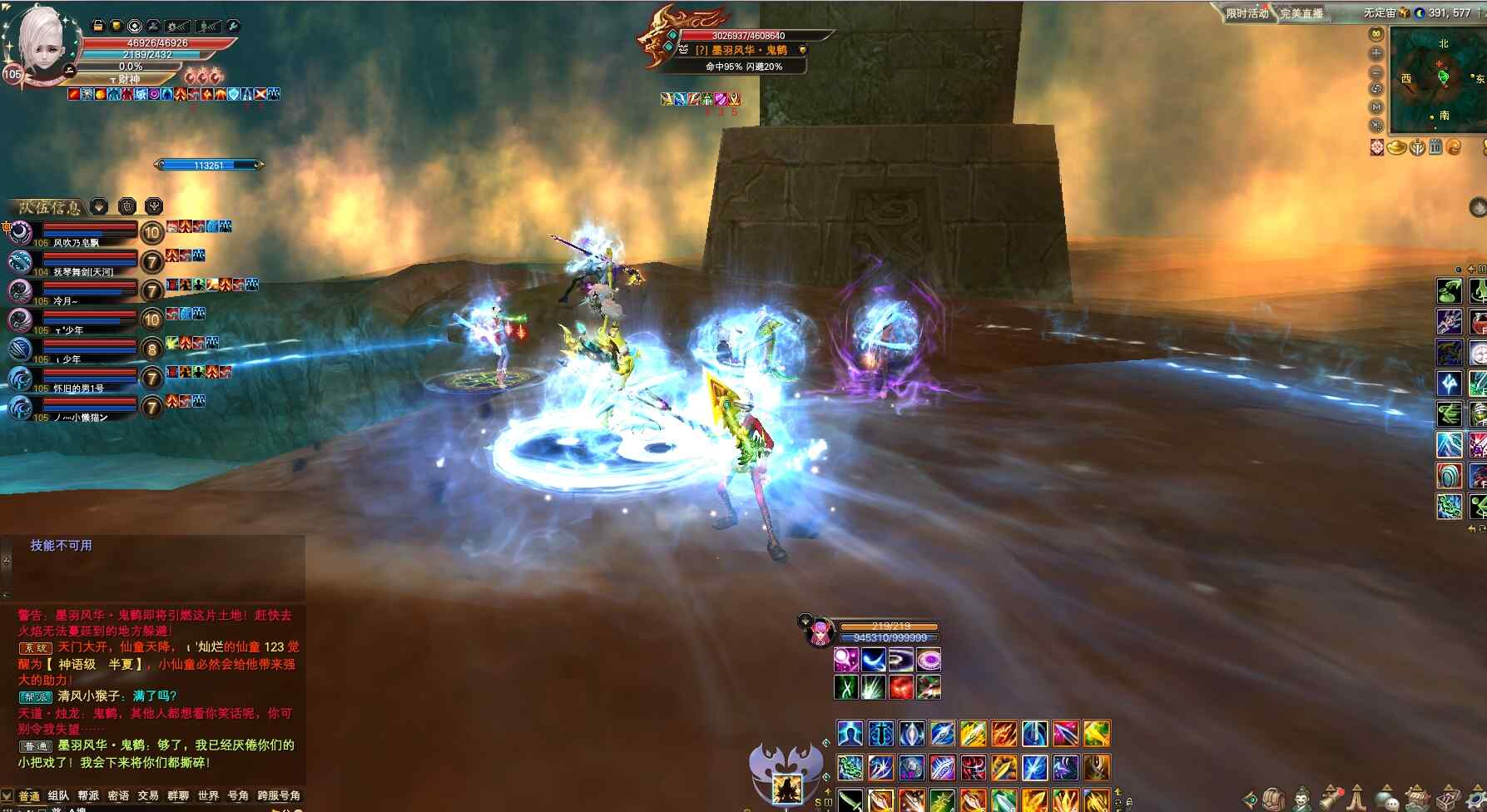Switch to the 世界 world chat tab

(208, 796)
